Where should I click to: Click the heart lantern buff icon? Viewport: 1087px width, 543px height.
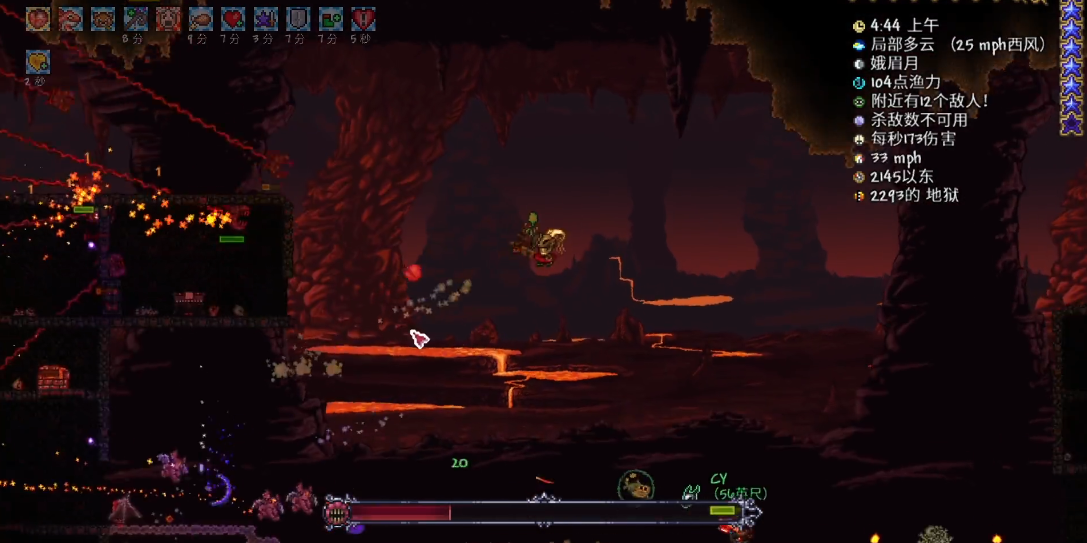tap(38, 18)
